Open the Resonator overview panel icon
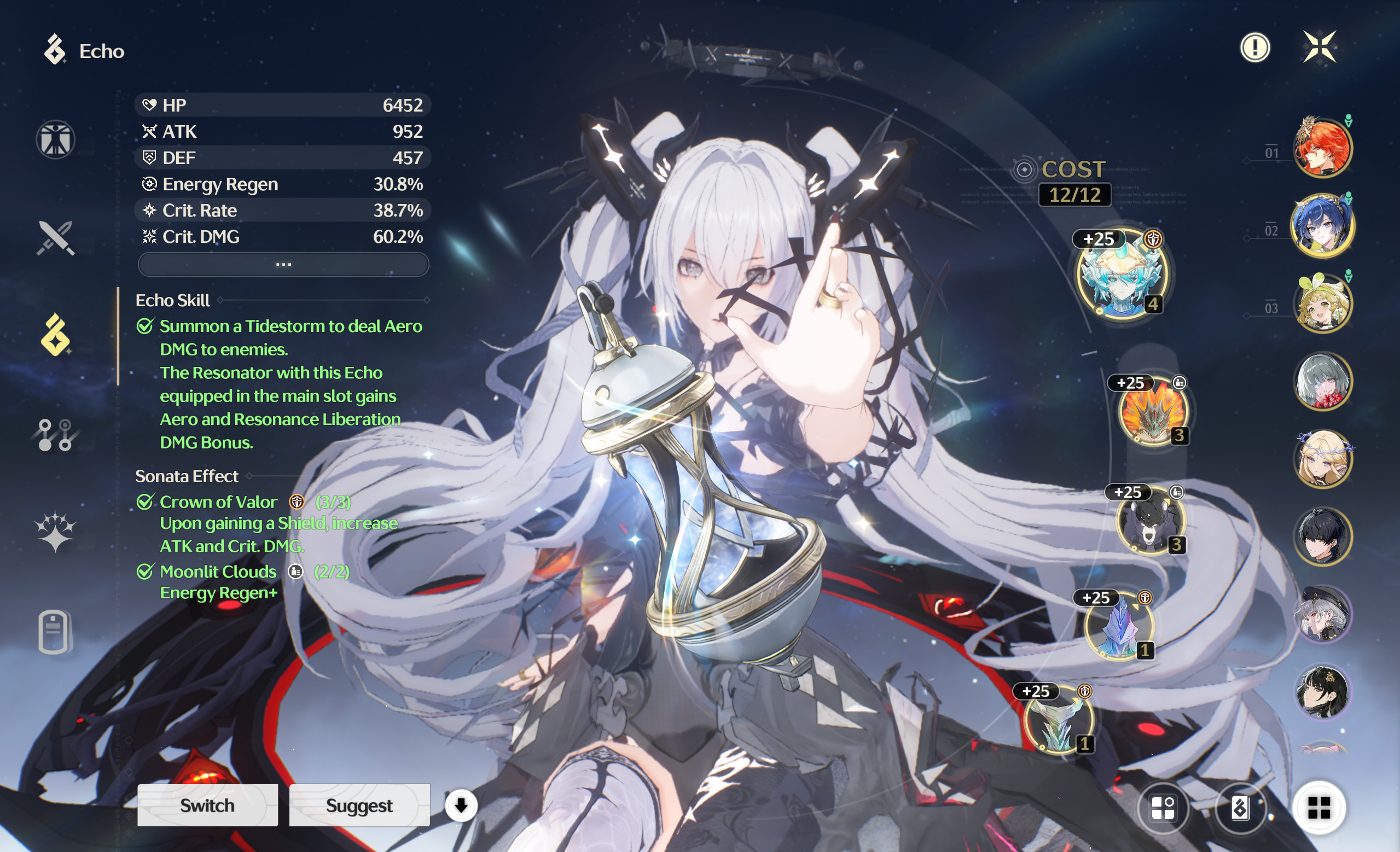This screenshot has height=852, width=1400. click(55, 141)
